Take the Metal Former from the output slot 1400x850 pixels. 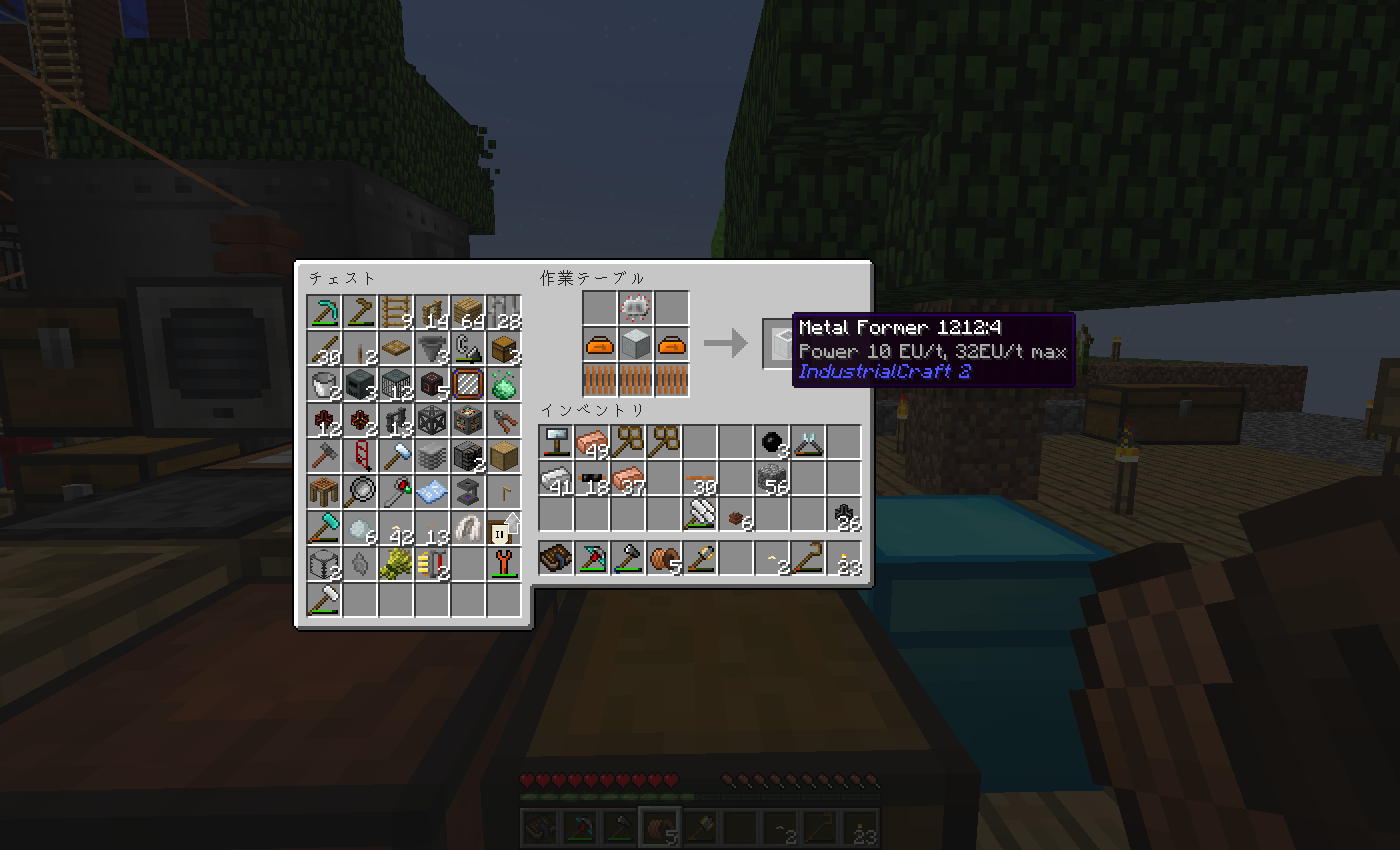tap(780, 344)
